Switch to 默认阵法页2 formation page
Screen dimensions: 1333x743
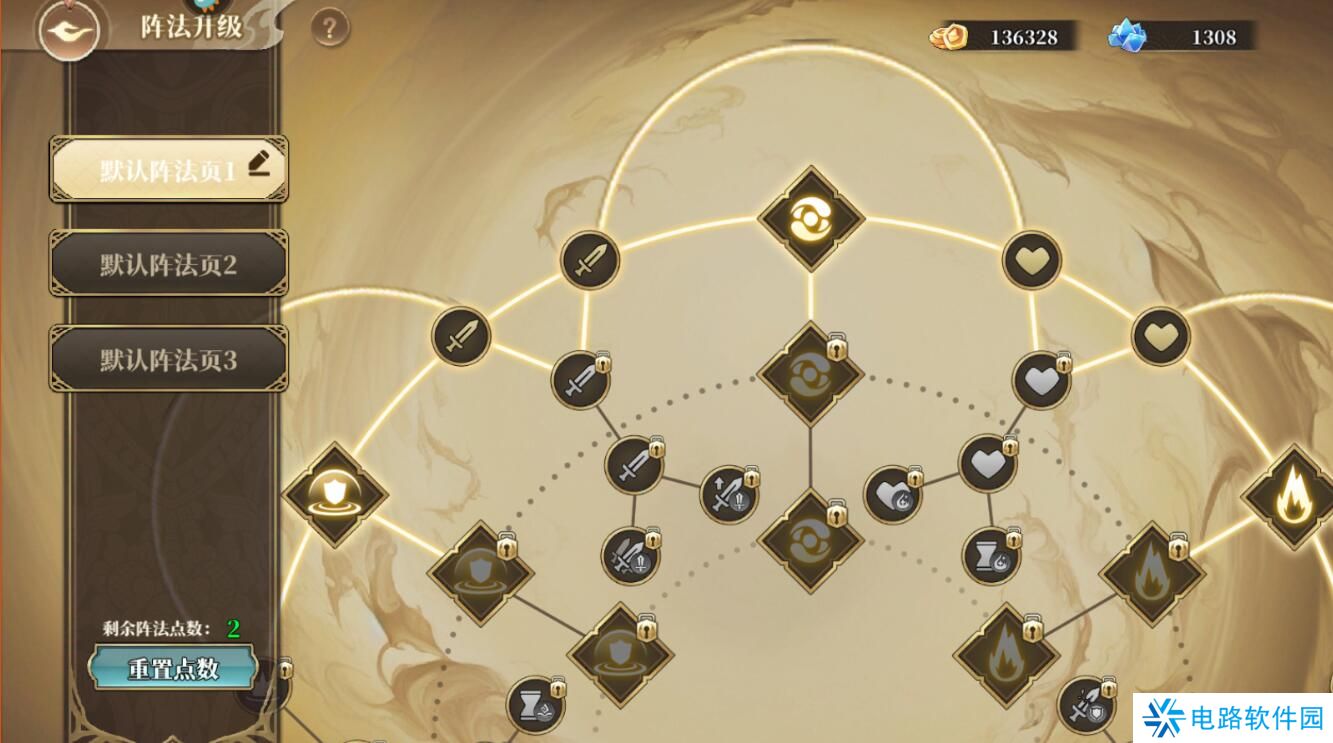click(x=168, y=265)
